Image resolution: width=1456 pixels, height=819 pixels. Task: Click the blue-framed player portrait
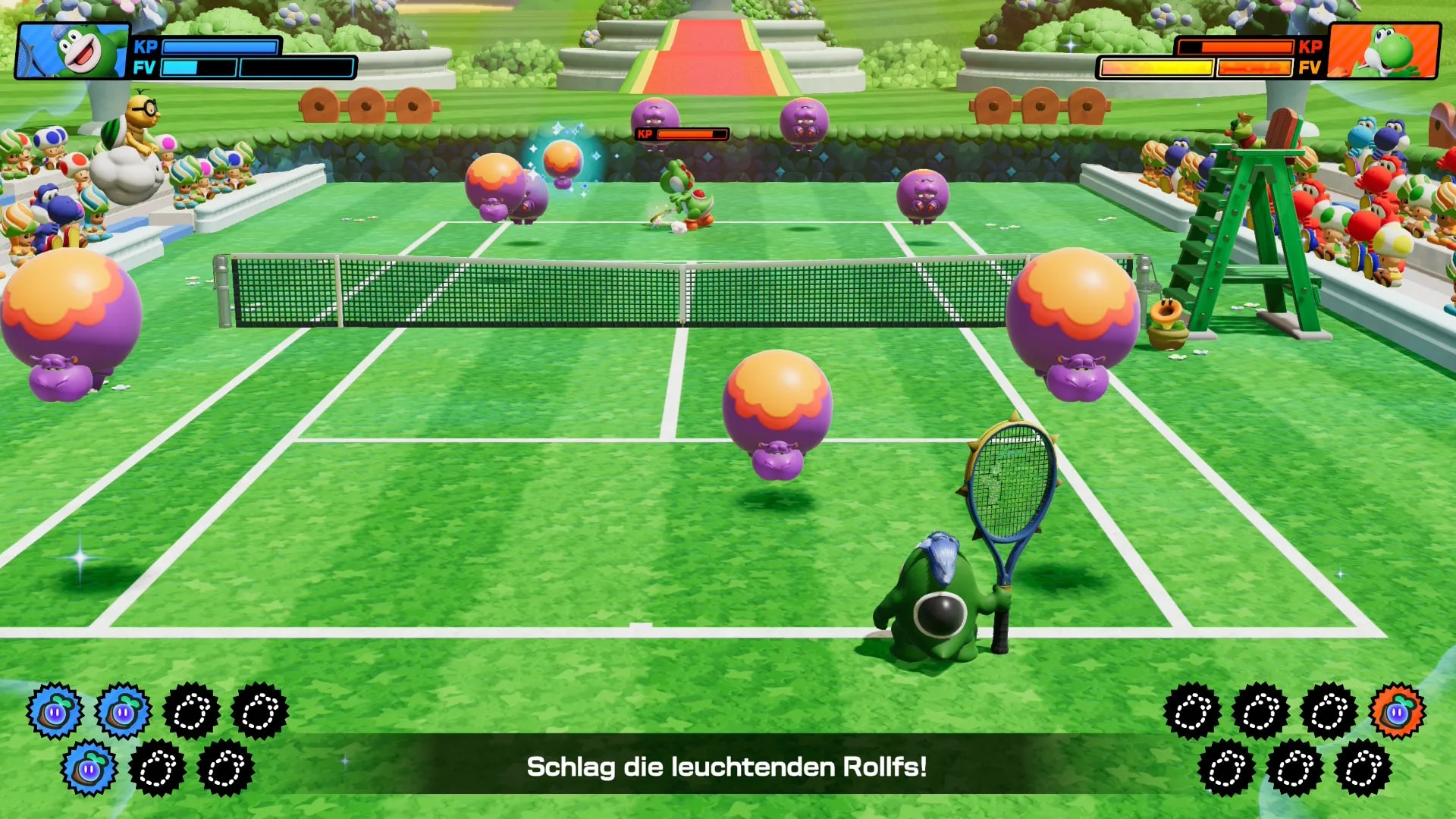[73, 51]
